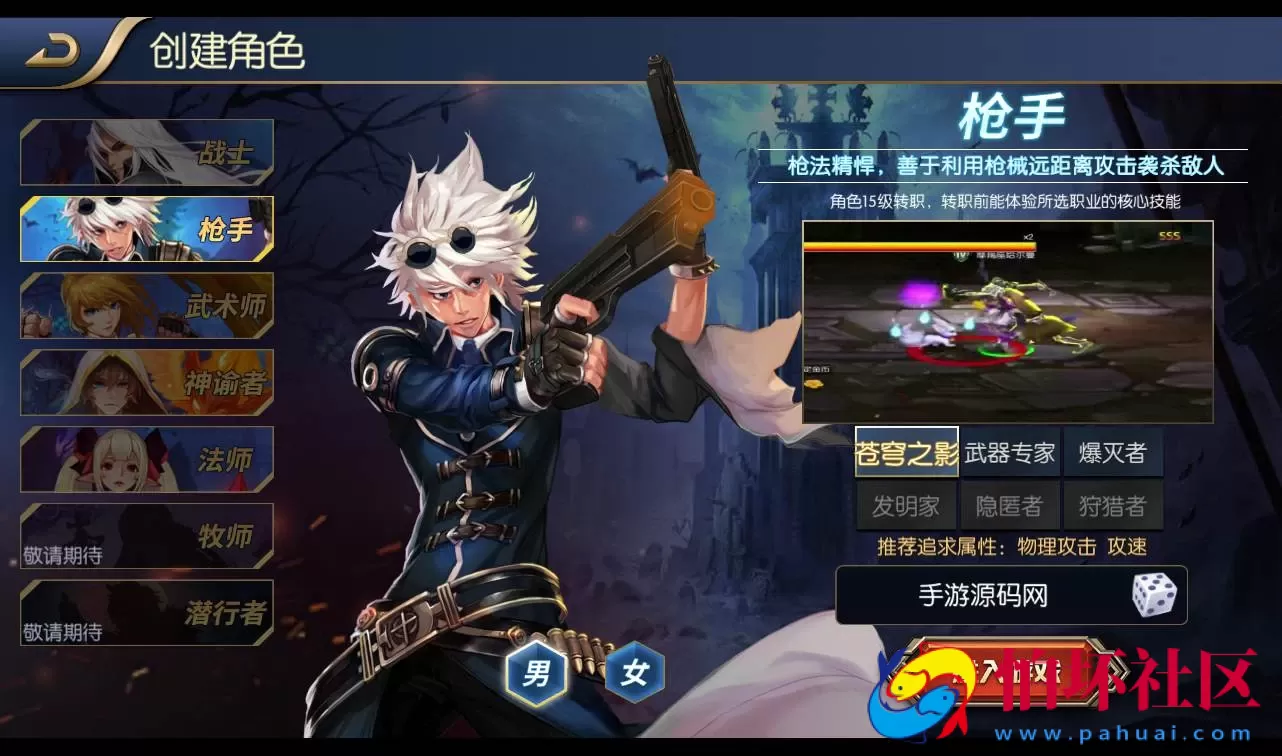Click the 牧师 priest class slot

146,536
